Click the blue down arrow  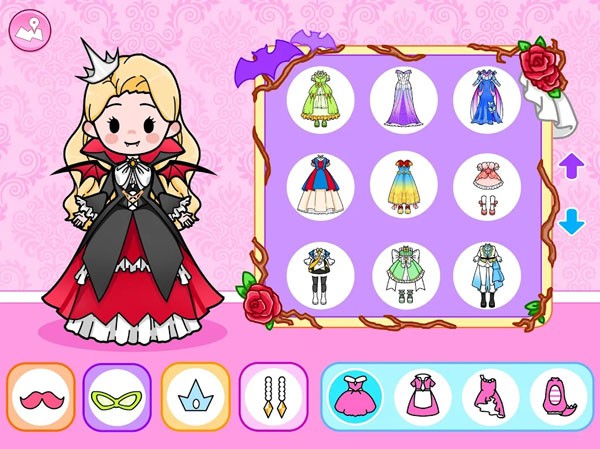(x=571, y=221)
